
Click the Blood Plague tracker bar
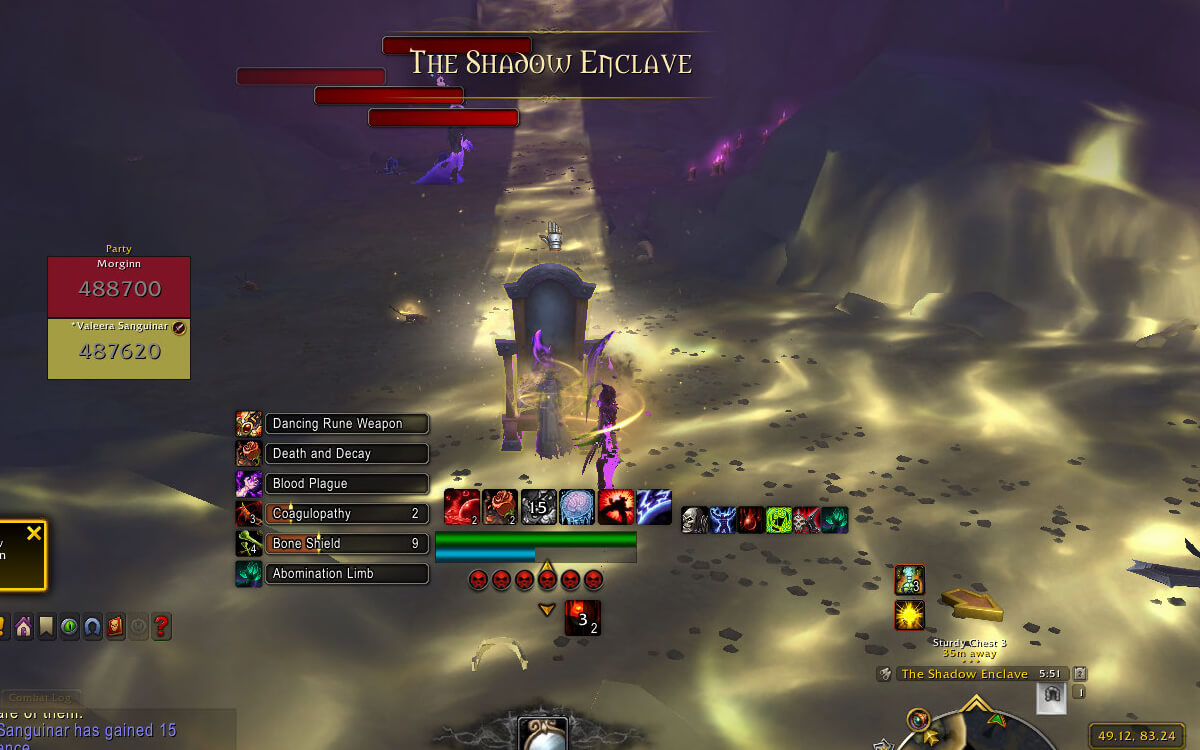point(346,484)
